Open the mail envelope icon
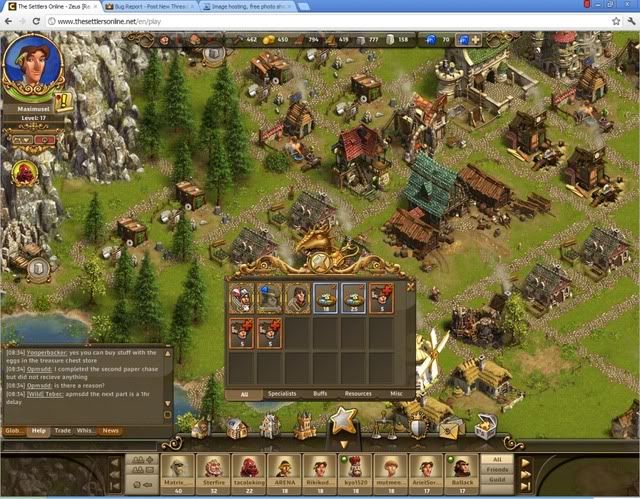The image size is (640, 499). pyautogui.click(x=451, y=427)
